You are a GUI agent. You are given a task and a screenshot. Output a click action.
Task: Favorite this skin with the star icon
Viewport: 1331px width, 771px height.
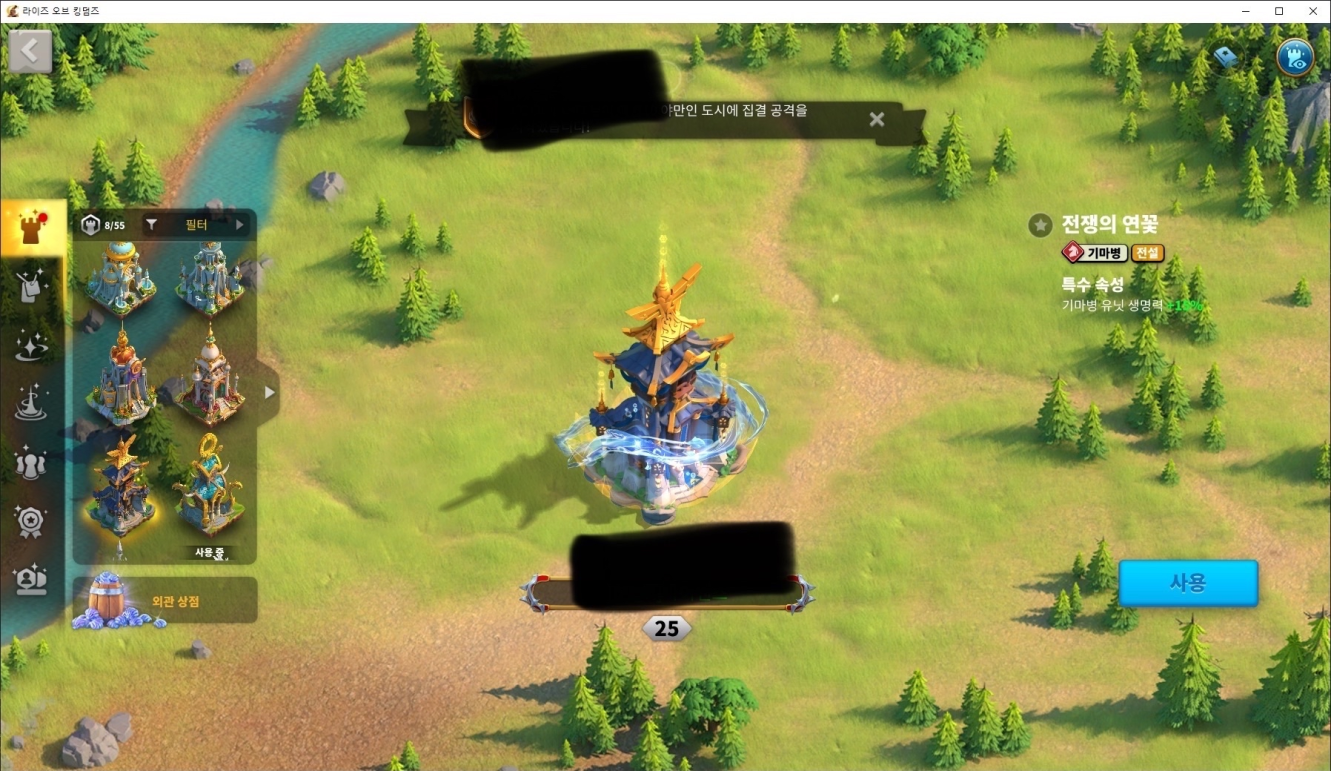[x=1040, y=225]
